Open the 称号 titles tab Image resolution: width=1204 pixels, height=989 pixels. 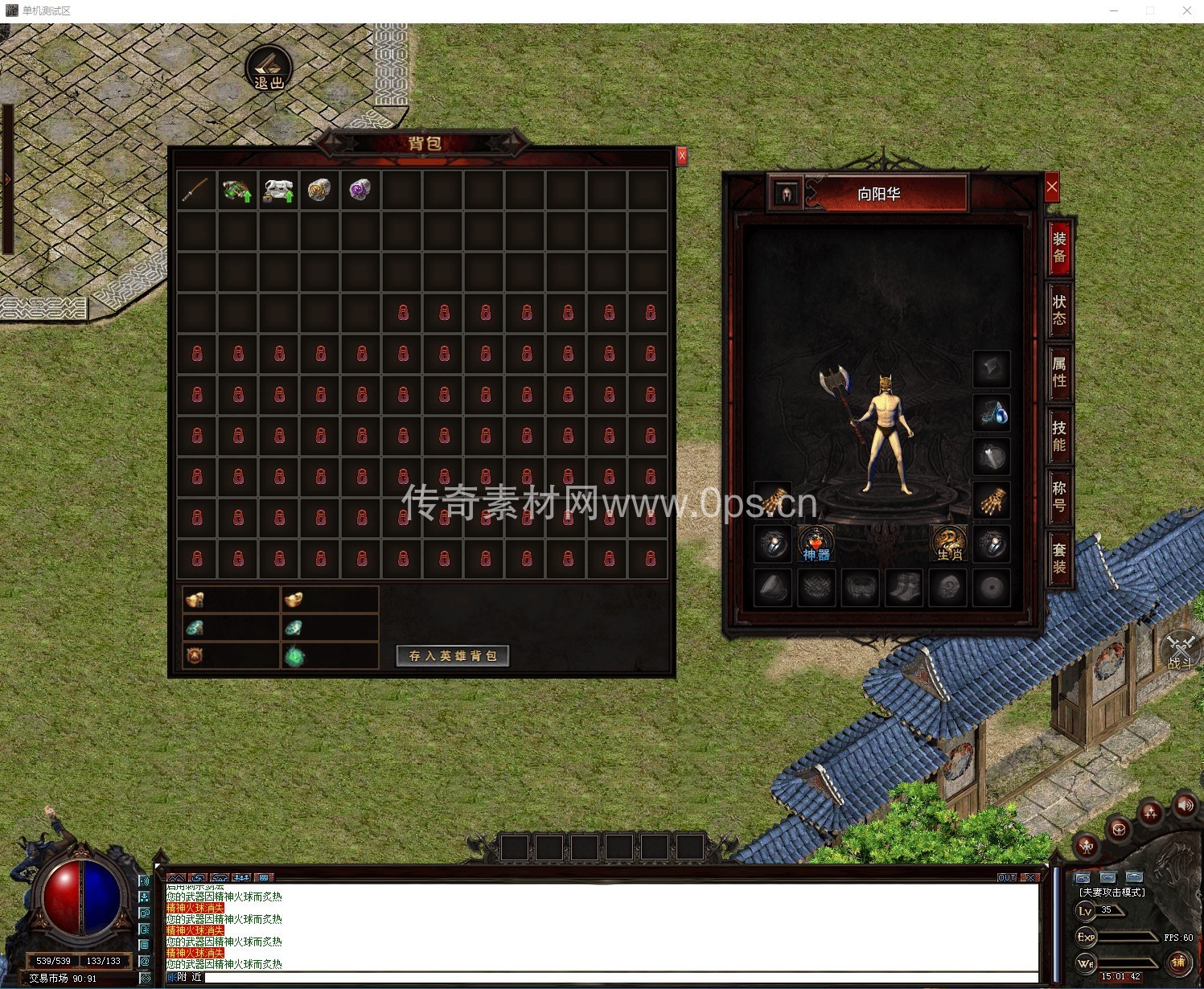coord(1059,497)
